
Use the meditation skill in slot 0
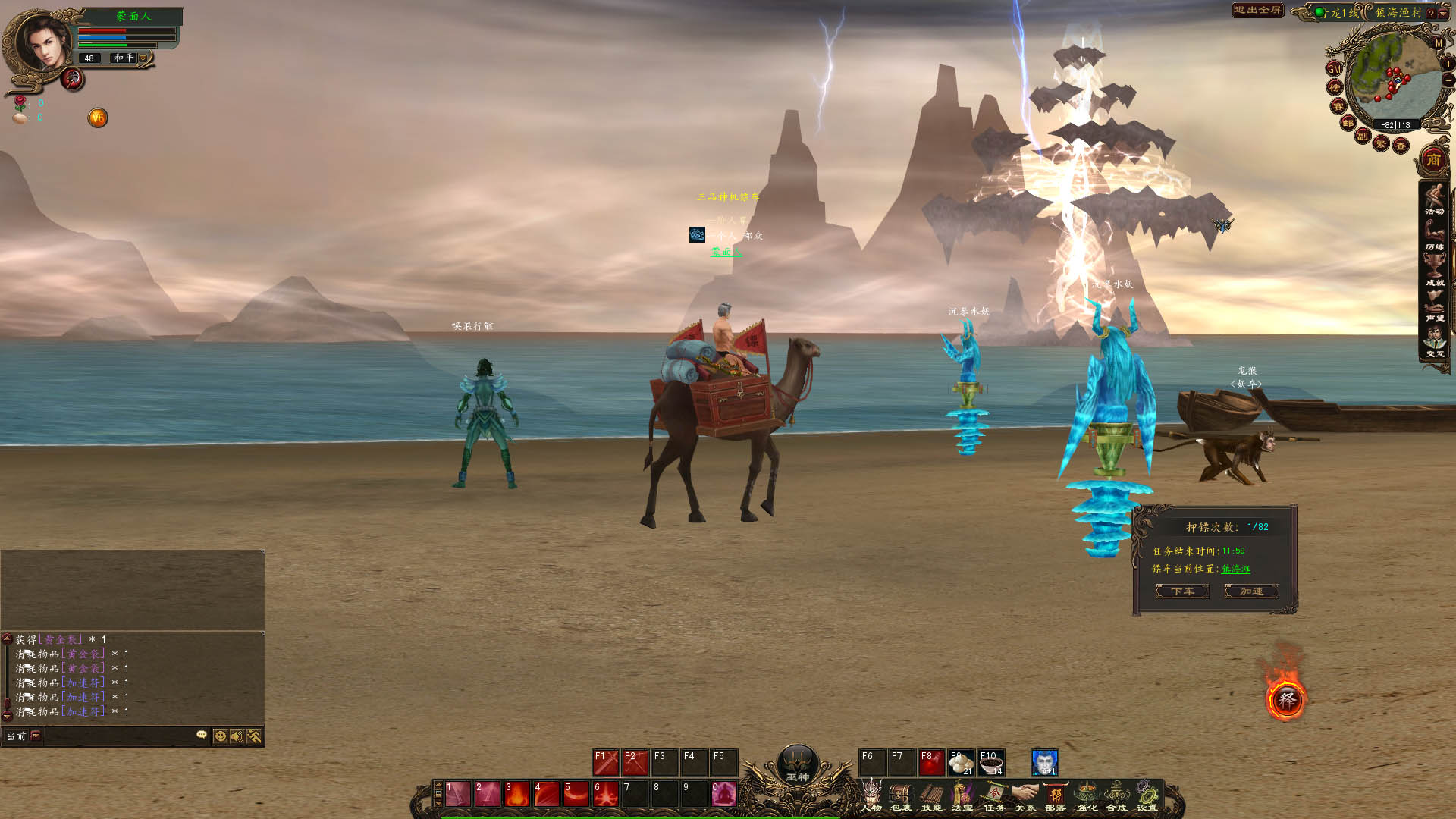[723, 794]
